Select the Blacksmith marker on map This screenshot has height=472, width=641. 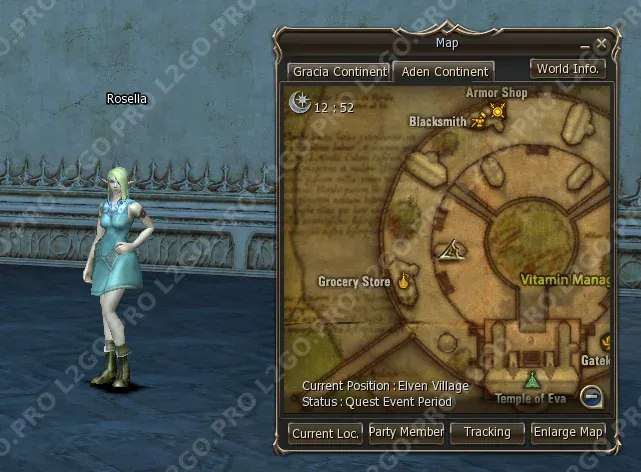pyautogui.click(x=479, y=120)
